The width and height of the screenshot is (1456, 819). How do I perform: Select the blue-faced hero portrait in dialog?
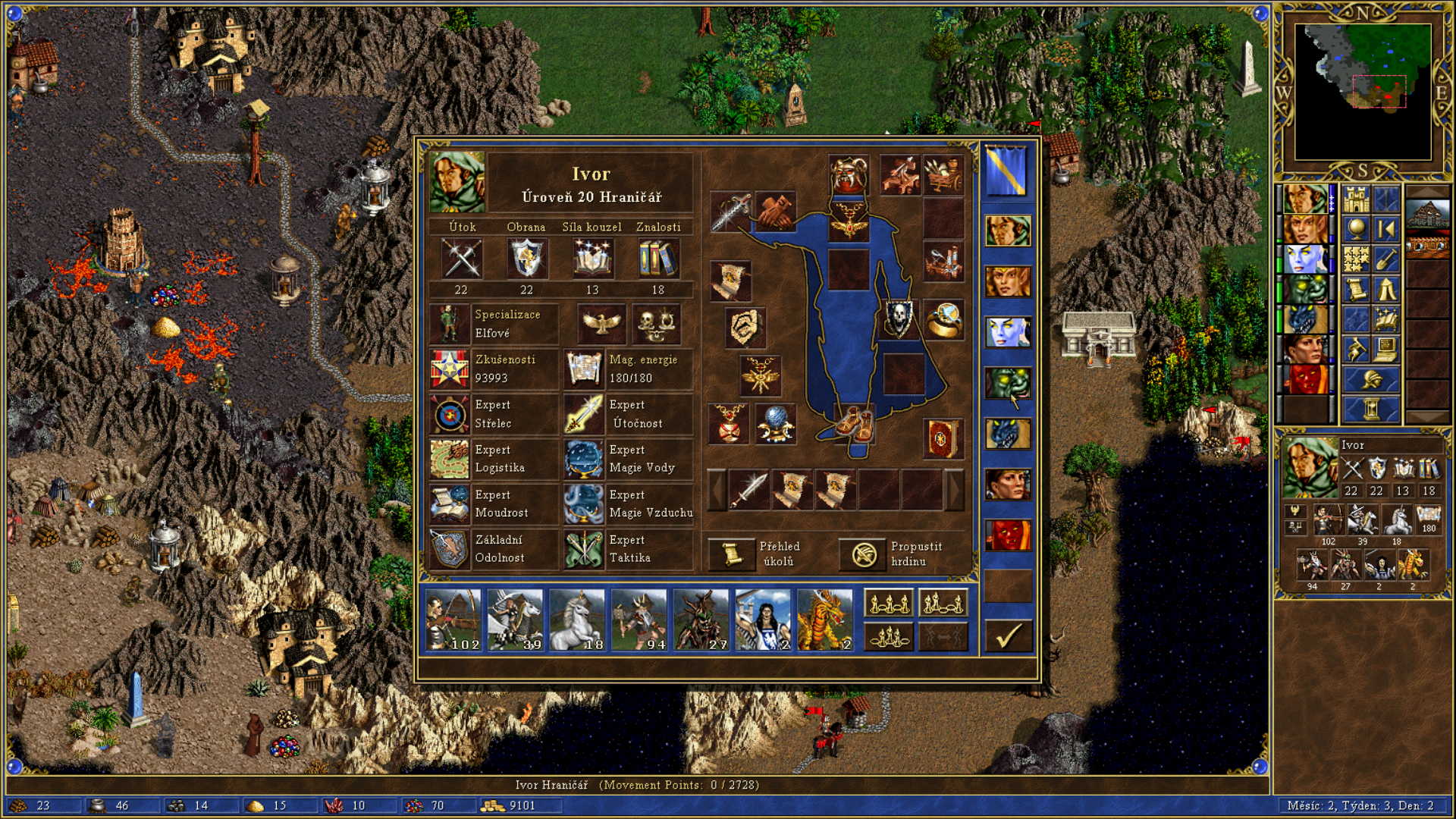(x=1008, y=332)
